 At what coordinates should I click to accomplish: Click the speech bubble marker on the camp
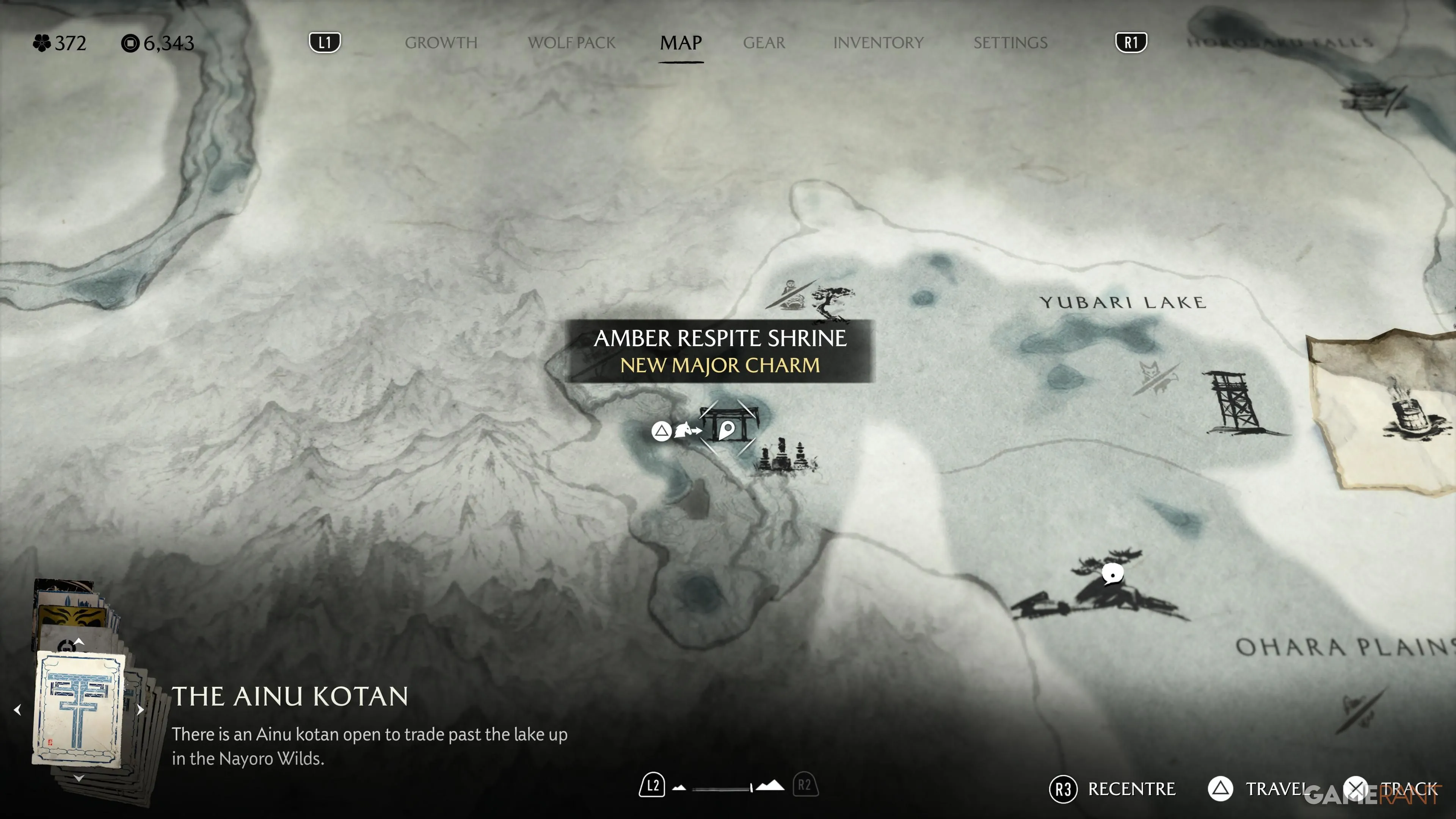[1112, 574]
